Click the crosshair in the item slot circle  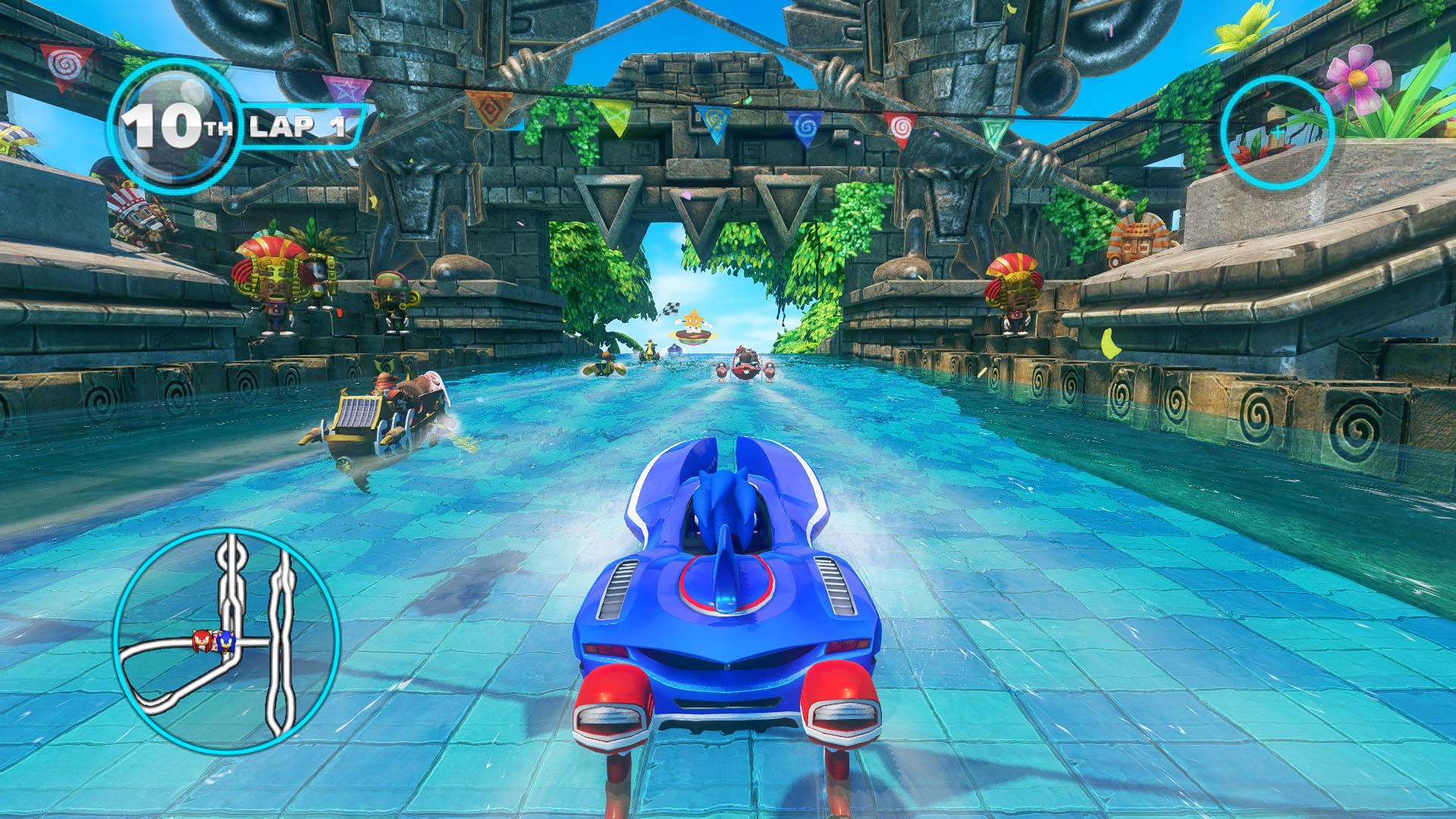click(1278, 132)
